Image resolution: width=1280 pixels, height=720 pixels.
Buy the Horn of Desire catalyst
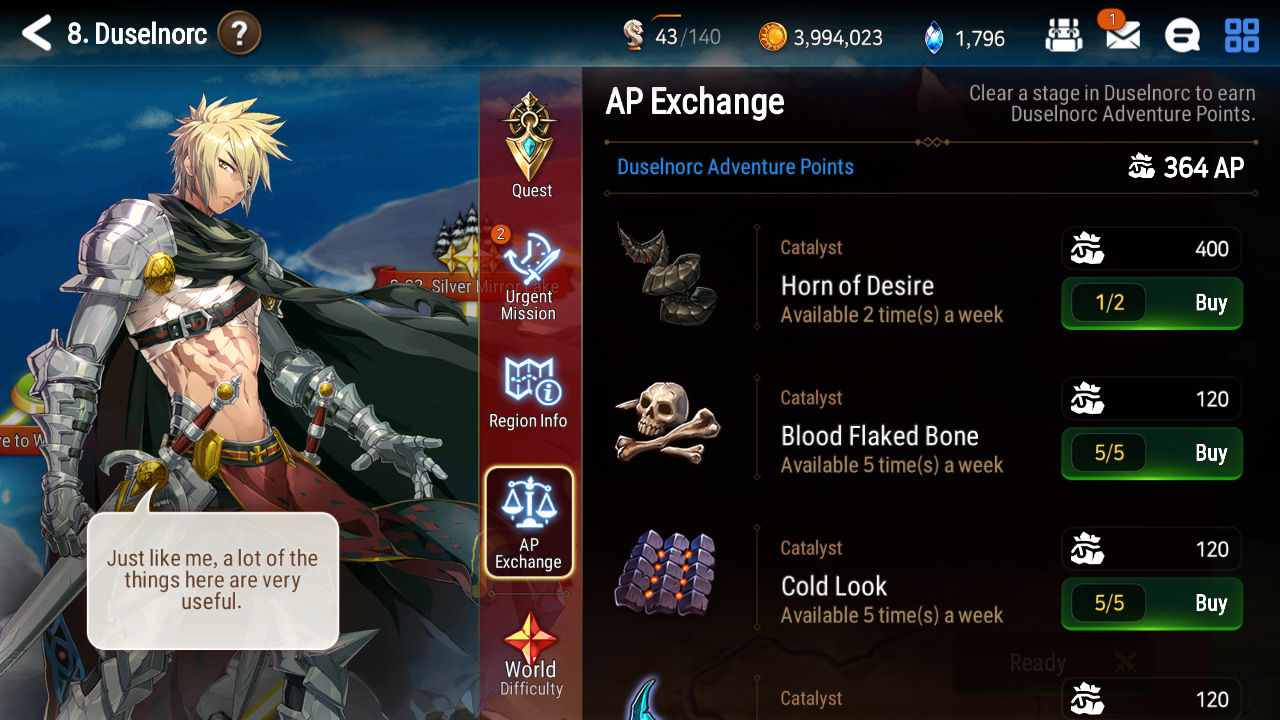1151,303
